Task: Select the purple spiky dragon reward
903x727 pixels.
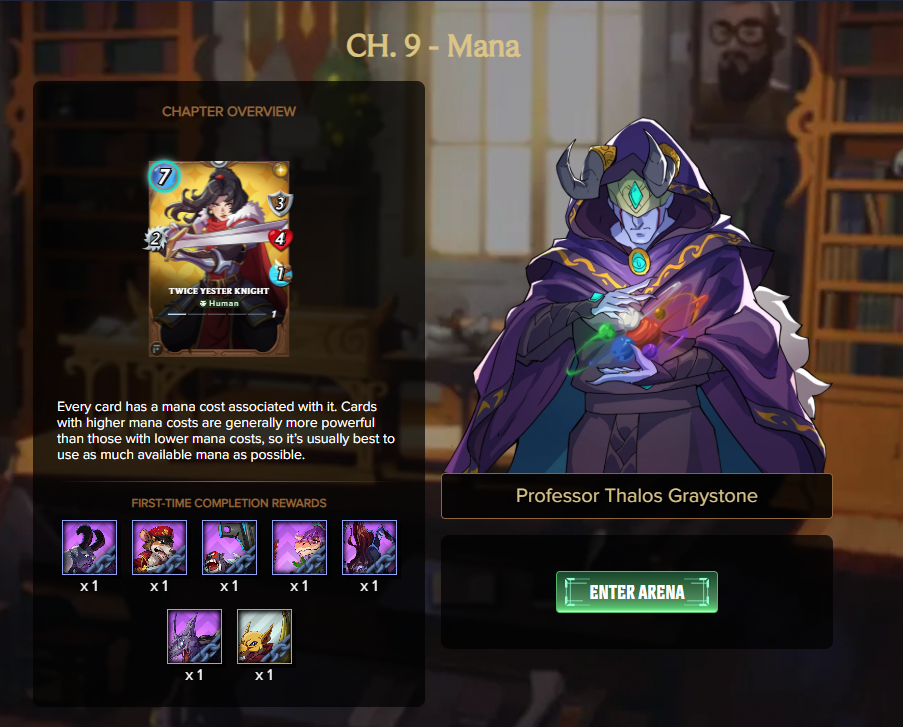Action: 194,637
